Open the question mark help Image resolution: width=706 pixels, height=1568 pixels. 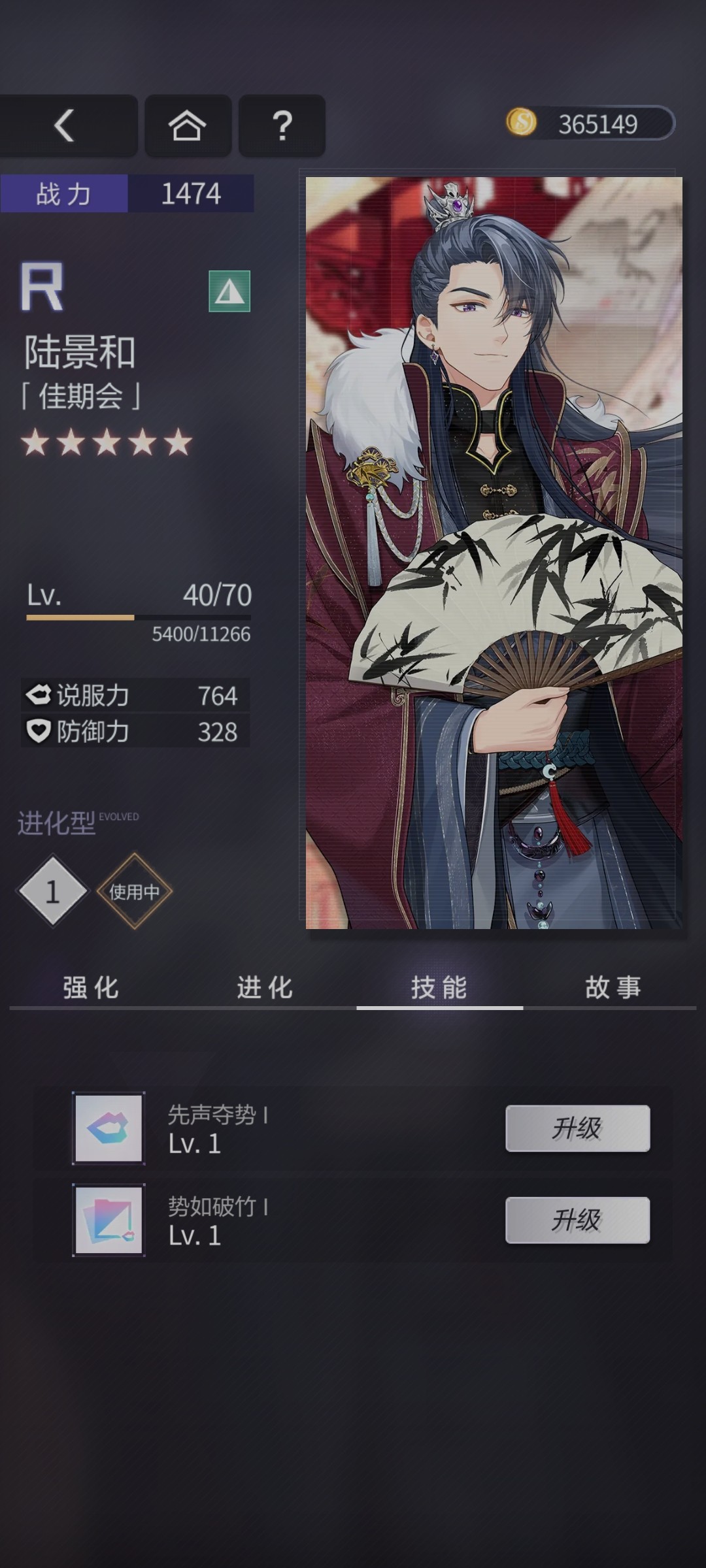click(282, 125)
